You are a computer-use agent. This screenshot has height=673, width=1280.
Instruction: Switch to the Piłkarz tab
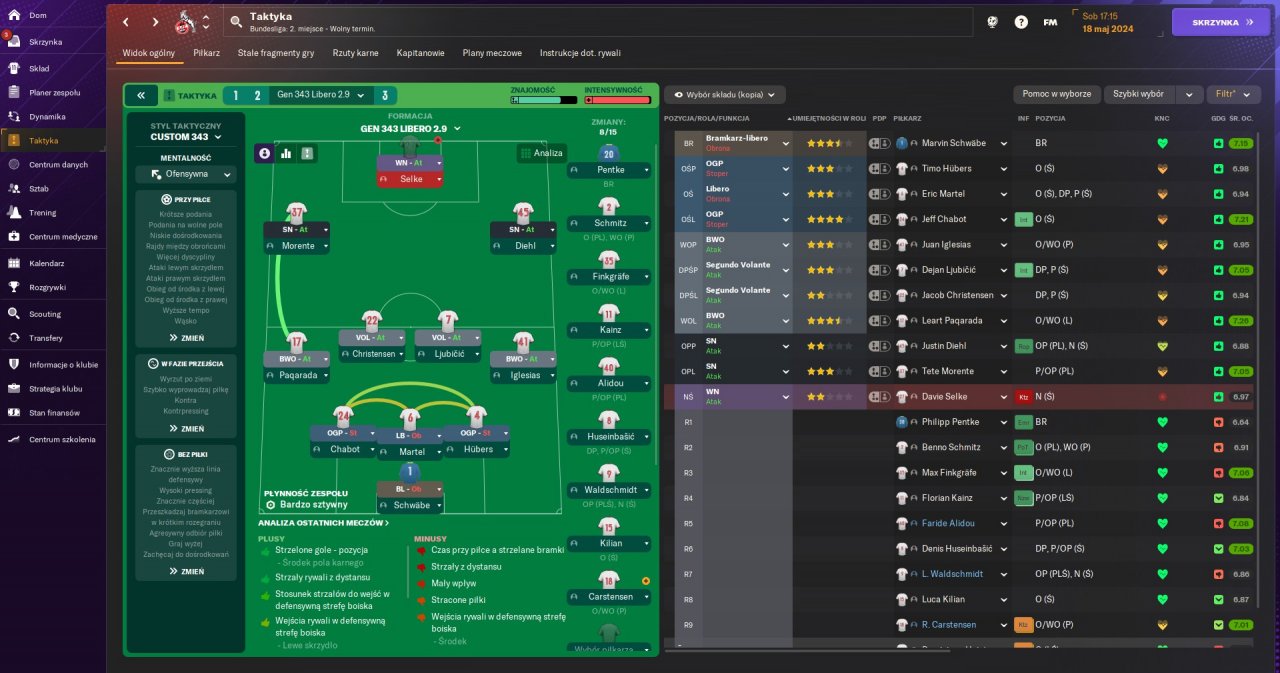(206, 52)
